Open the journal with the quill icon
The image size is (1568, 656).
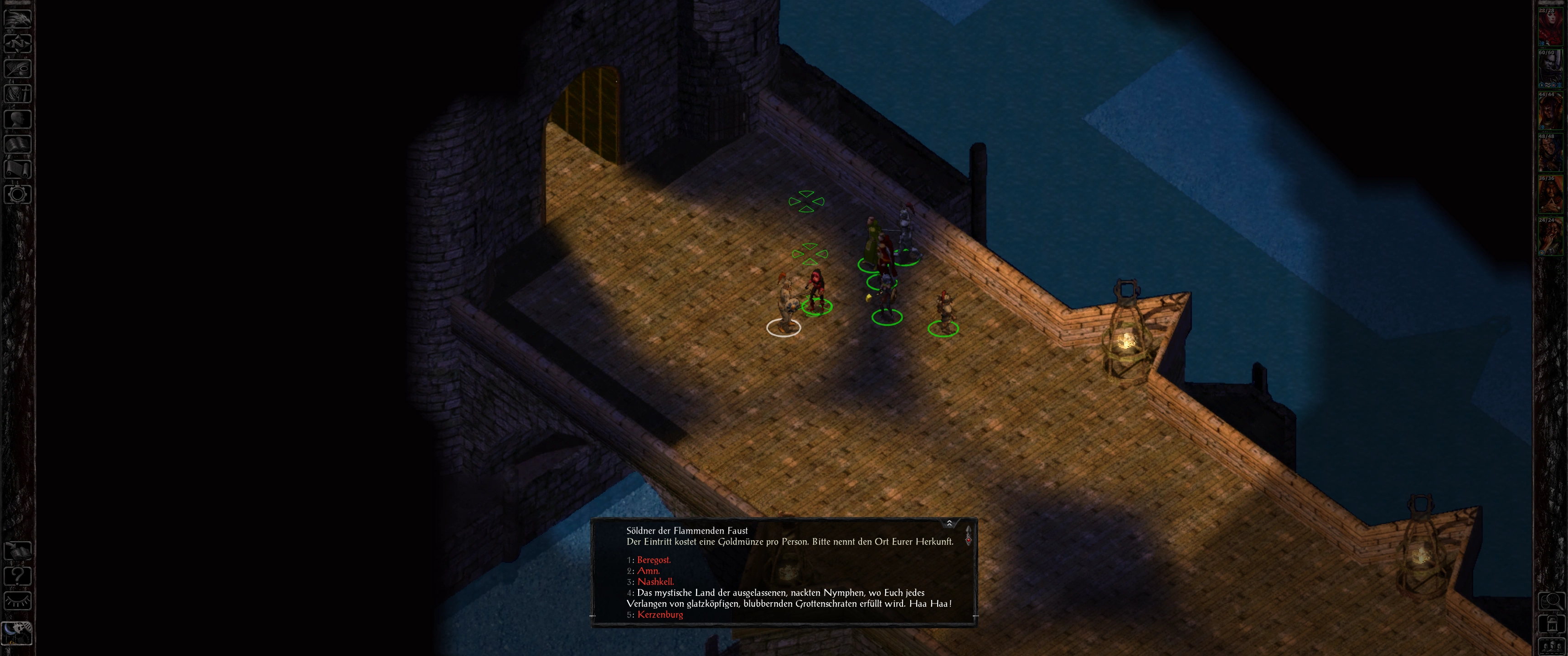tap(18, 68)
